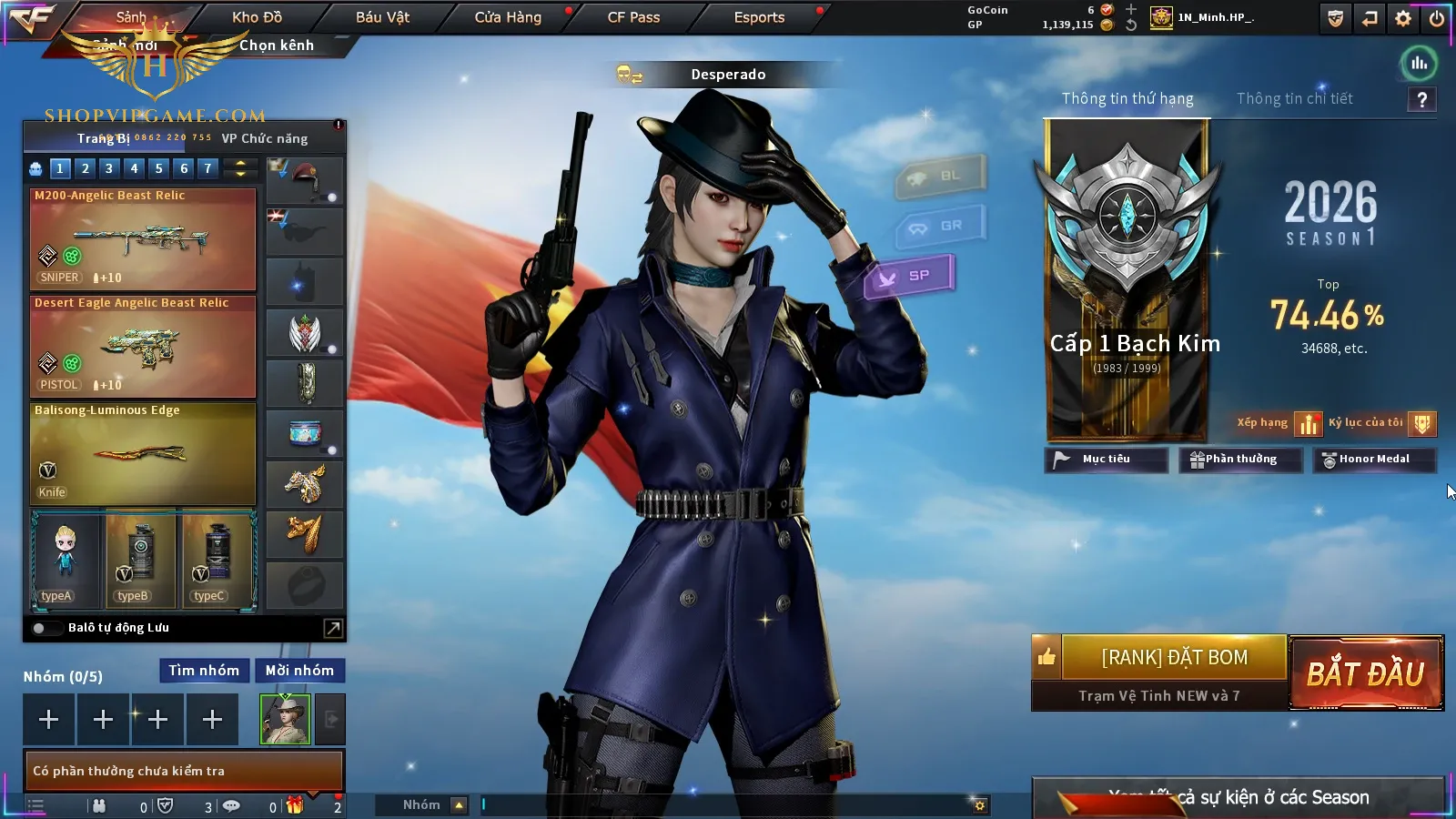The image size is (1456, 819).
Task: Choose the Balisong-Luminous Edge knife slot
Action: pos(143,453)
